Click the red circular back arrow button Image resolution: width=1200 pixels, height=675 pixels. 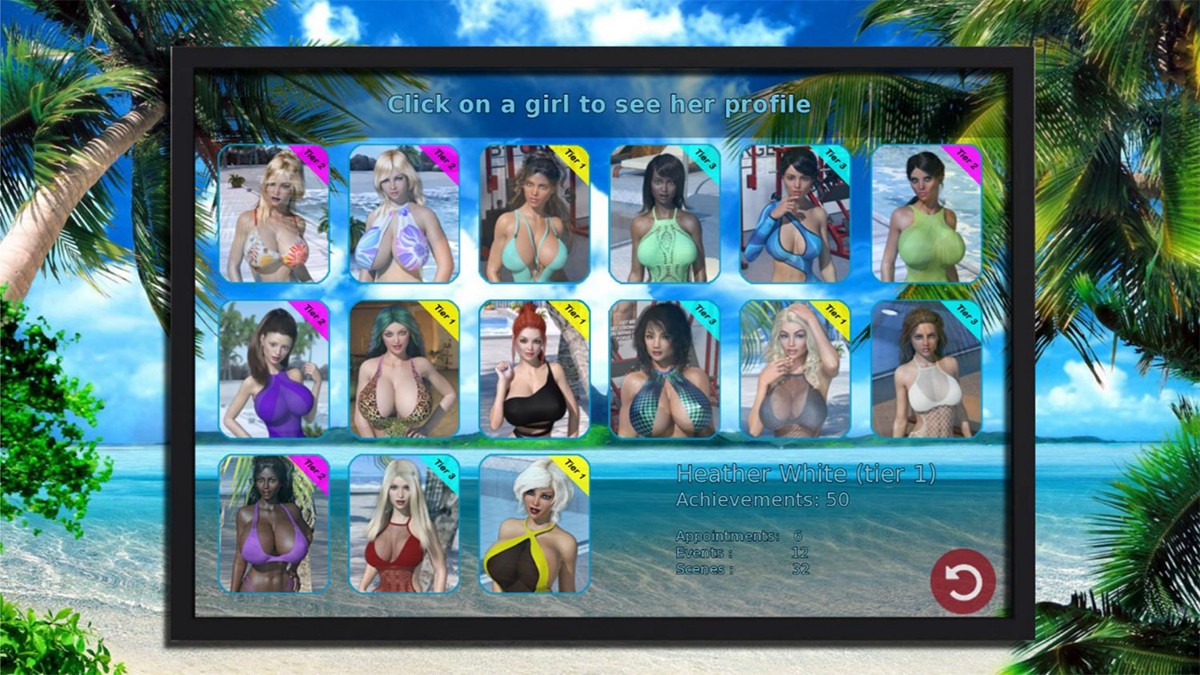coord(963,581)
